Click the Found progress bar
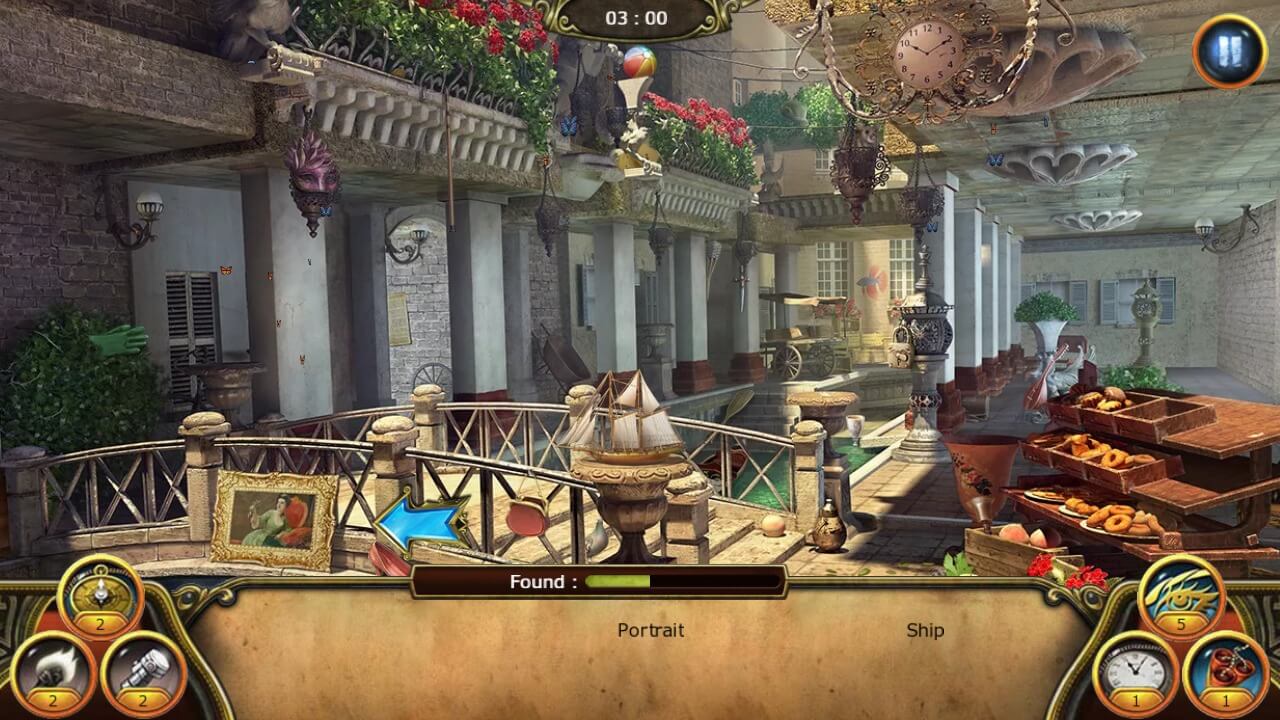 click(640, 582)
